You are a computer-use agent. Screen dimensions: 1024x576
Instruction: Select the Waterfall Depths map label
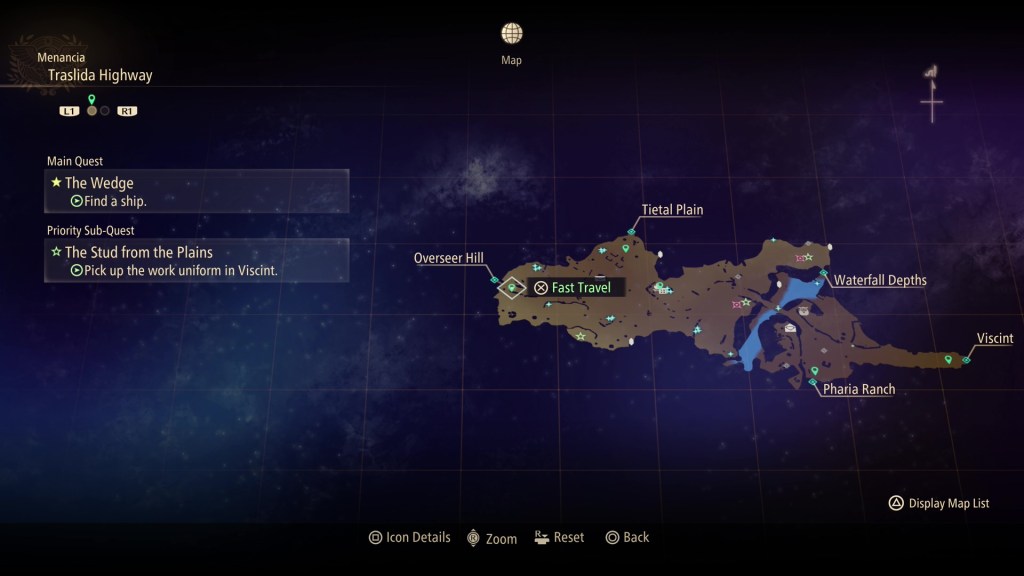pyautogui.click(x=880, y=280)
